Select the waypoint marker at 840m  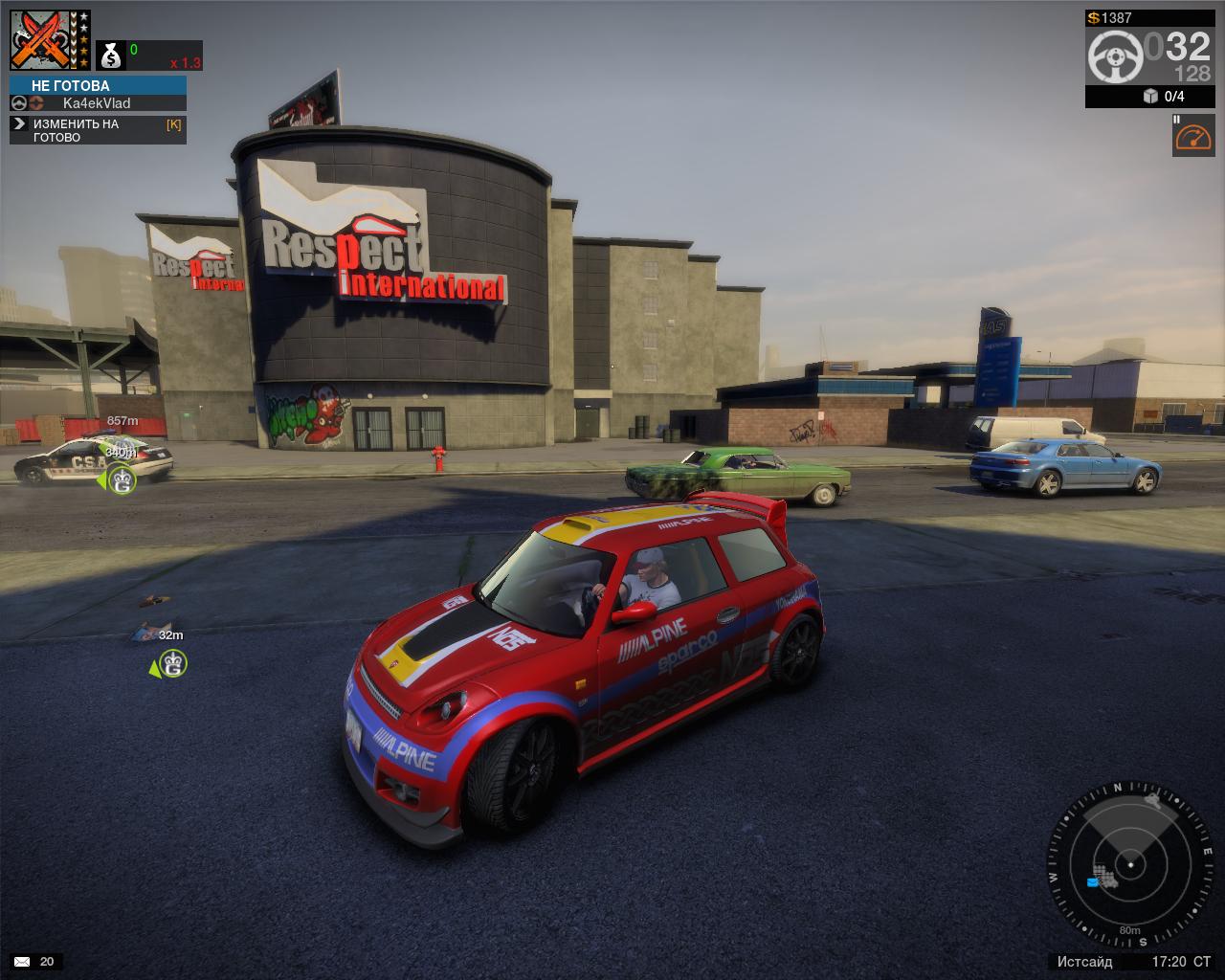[x=122, y=479]
